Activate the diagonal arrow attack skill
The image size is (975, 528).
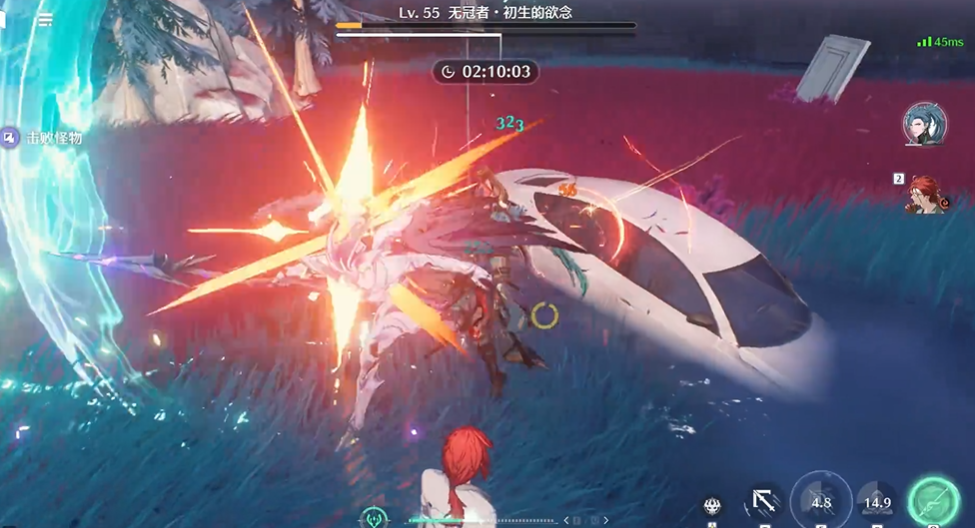[x=764, y=502]
